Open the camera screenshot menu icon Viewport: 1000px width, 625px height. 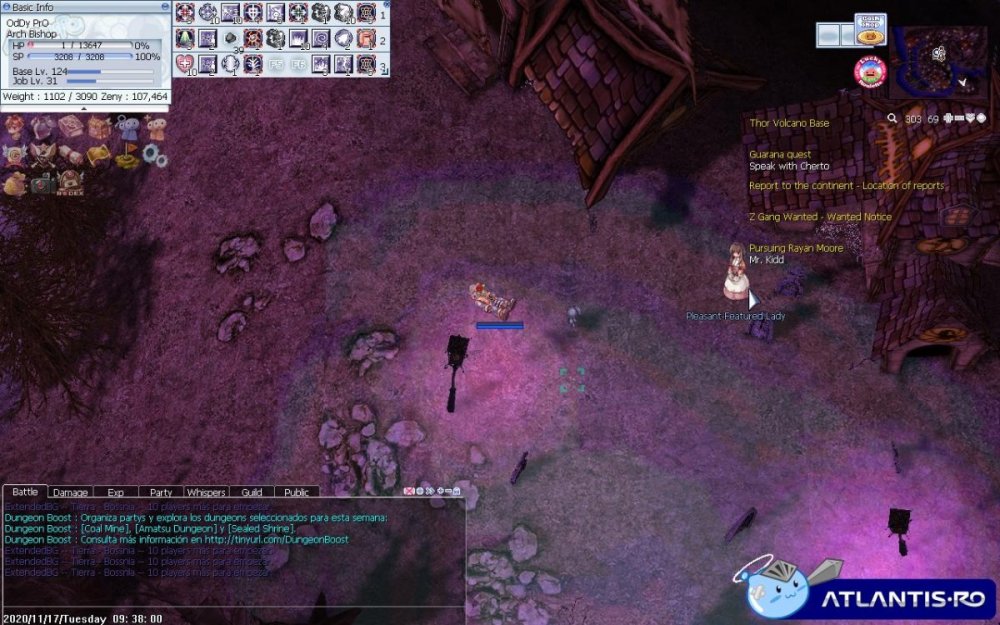click(x=42, y=184)
